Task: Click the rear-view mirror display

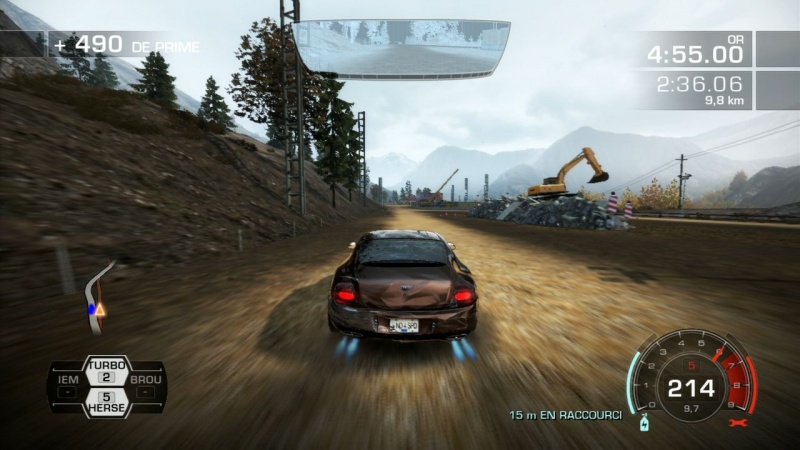Action: pos(402,48)
